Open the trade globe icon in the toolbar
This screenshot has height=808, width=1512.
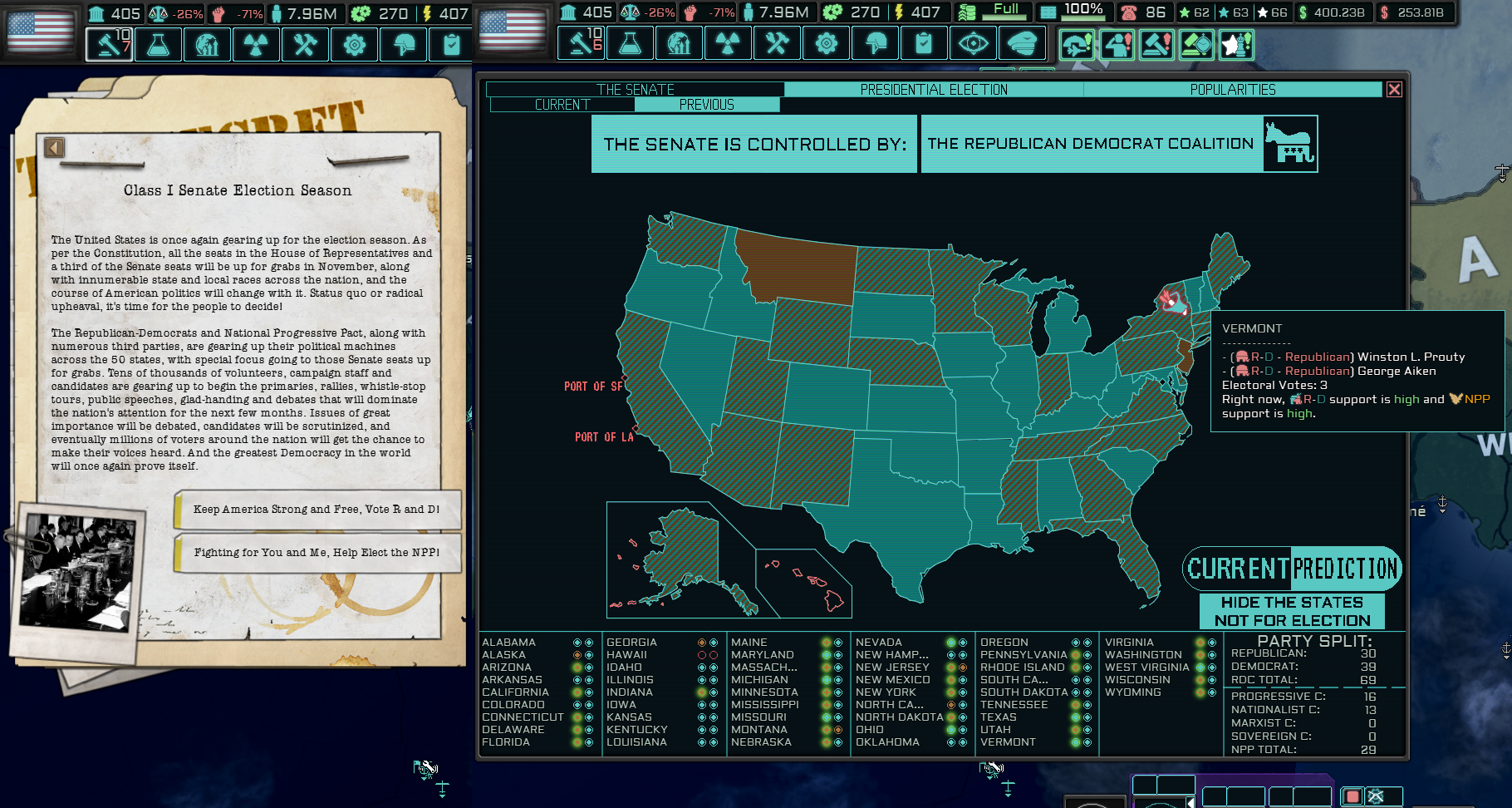[679, 44]
